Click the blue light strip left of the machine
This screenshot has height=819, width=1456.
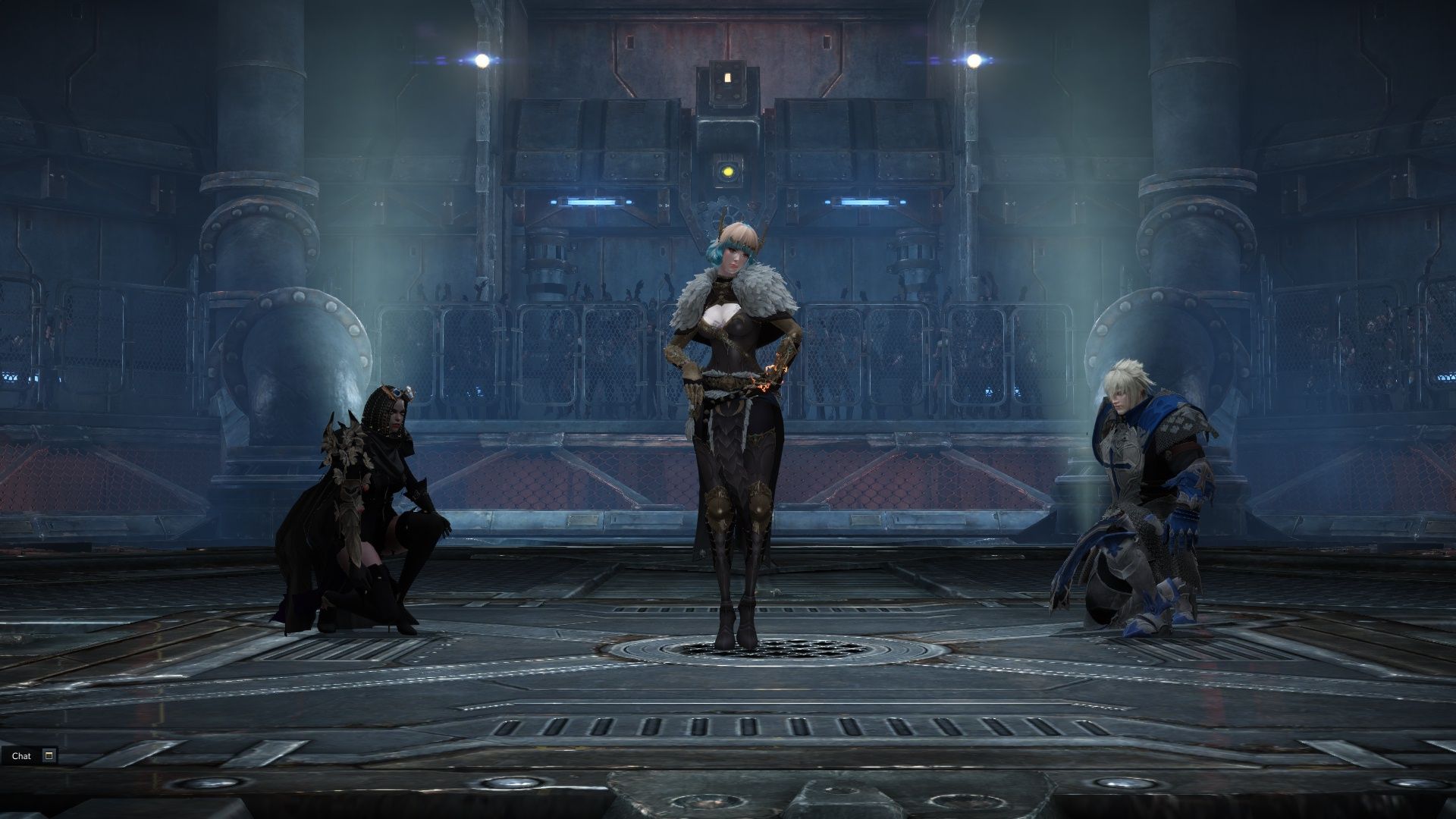coord(593,201)
